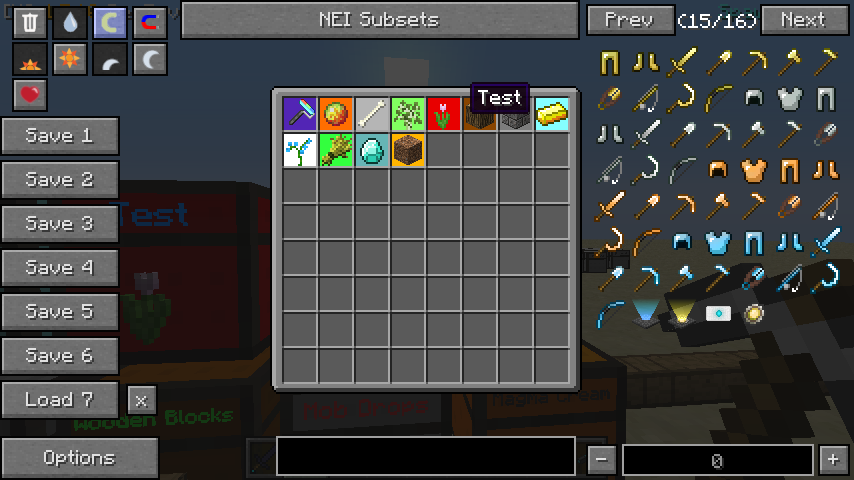Select the bone item slot
This screenshot has width=854, height=480.
coord(372,115)
